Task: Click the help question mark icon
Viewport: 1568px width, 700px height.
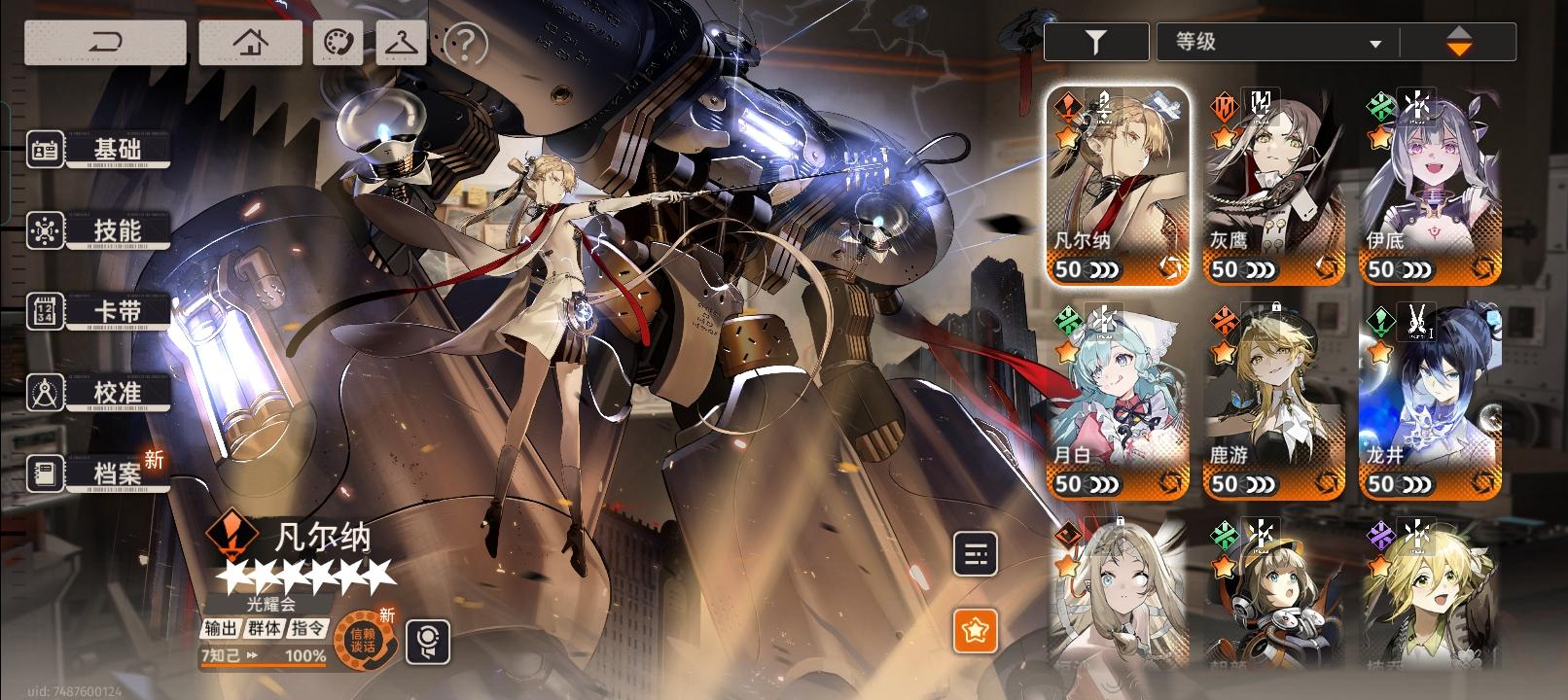Action: (x=465, y=42)
